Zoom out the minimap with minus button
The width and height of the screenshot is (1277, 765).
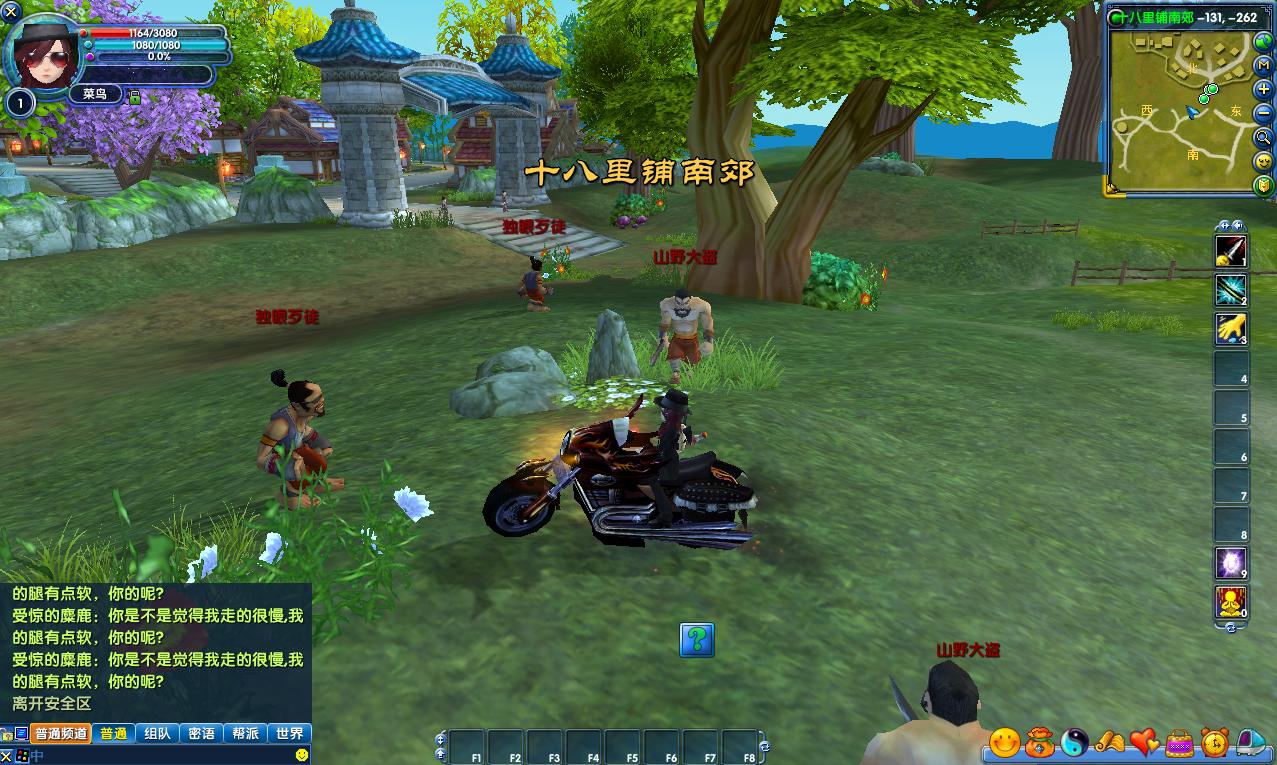(x=1264, y=113)
